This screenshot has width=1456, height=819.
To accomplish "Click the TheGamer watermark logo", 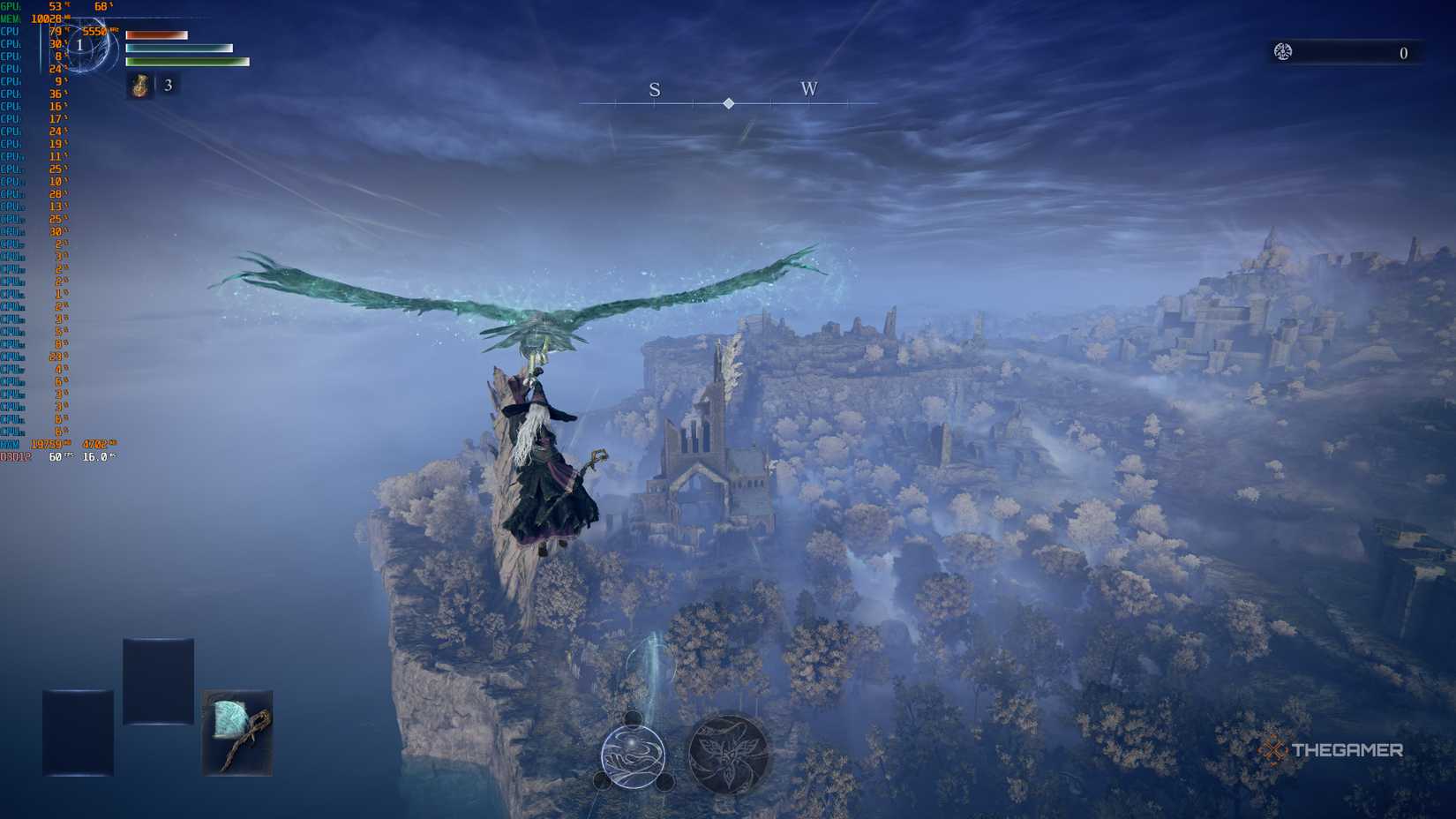I will click(1331, 750).
